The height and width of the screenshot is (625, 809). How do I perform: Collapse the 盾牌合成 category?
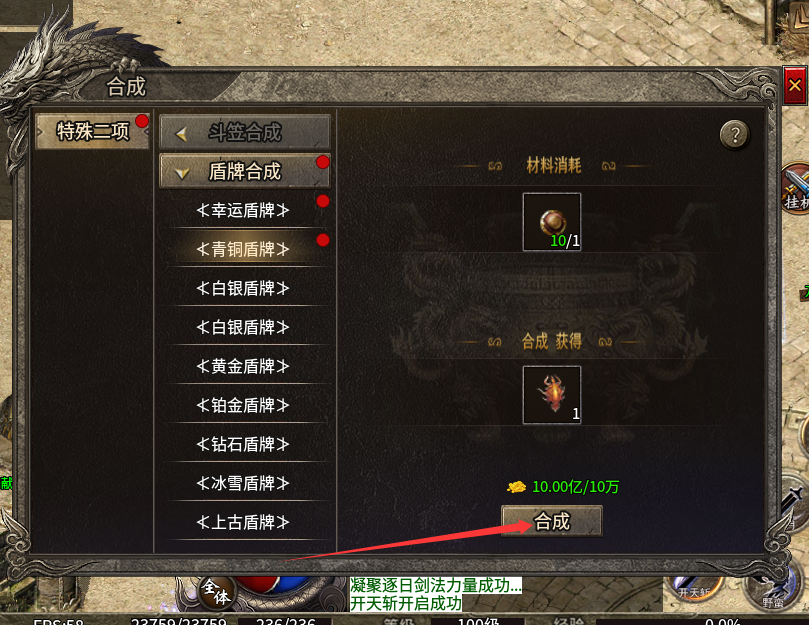[245, 171]
